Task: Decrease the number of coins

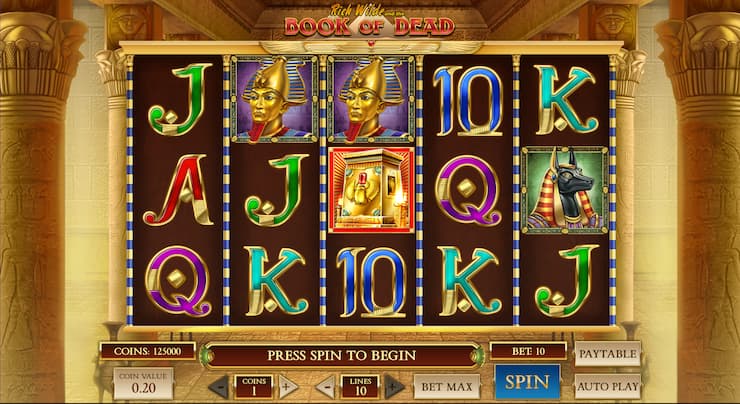Action: [x=217, y=387]
